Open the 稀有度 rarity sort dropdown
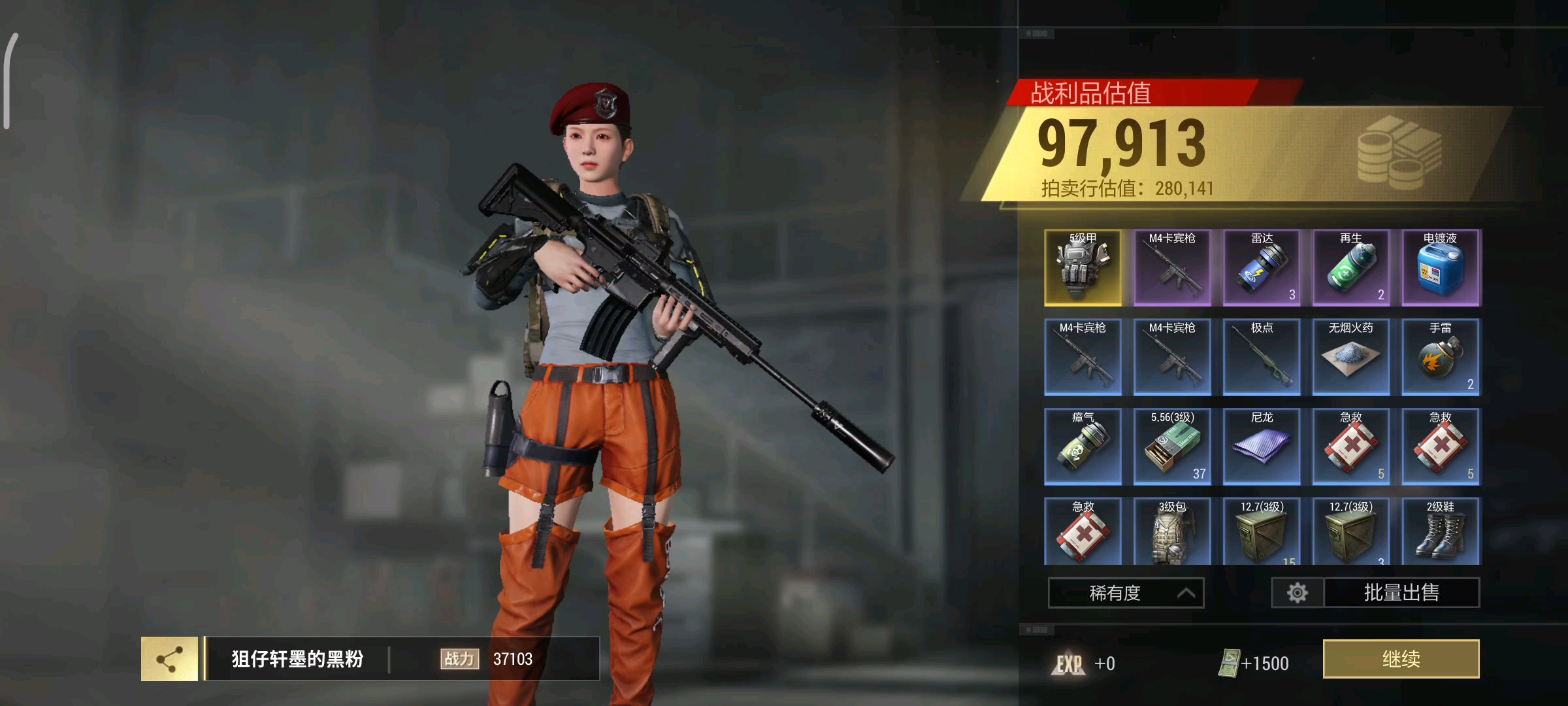 point(1126,593)
